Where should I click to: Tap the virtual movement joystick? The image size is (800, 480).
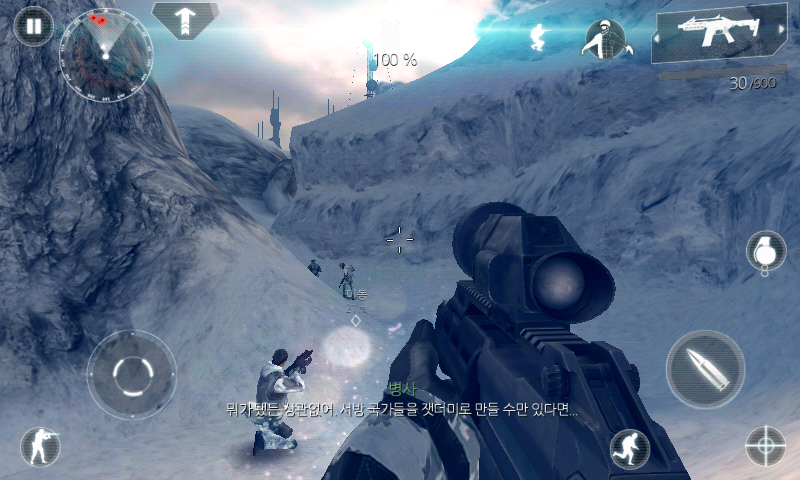tap(132, 375)
